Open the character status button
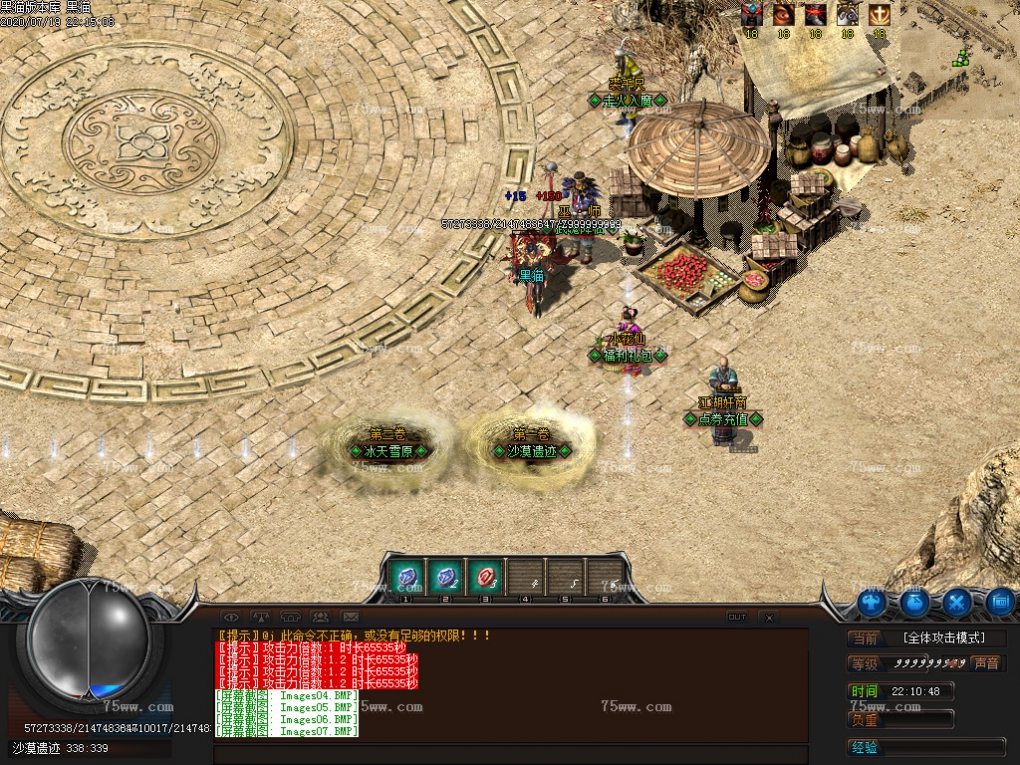Viewport: 1020px width, 765px height. pos(871,603)
